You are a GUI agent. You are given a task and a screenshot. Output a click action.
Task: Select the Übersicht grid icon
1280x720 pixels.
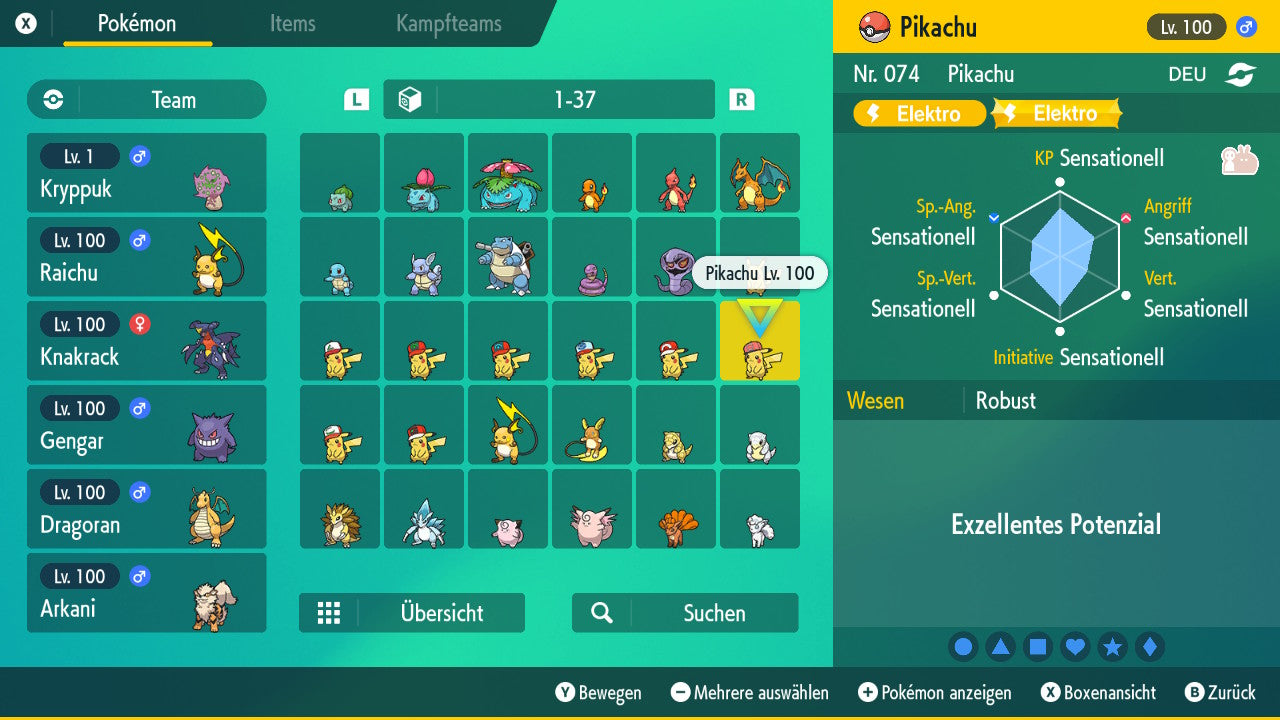coord(330,613)
